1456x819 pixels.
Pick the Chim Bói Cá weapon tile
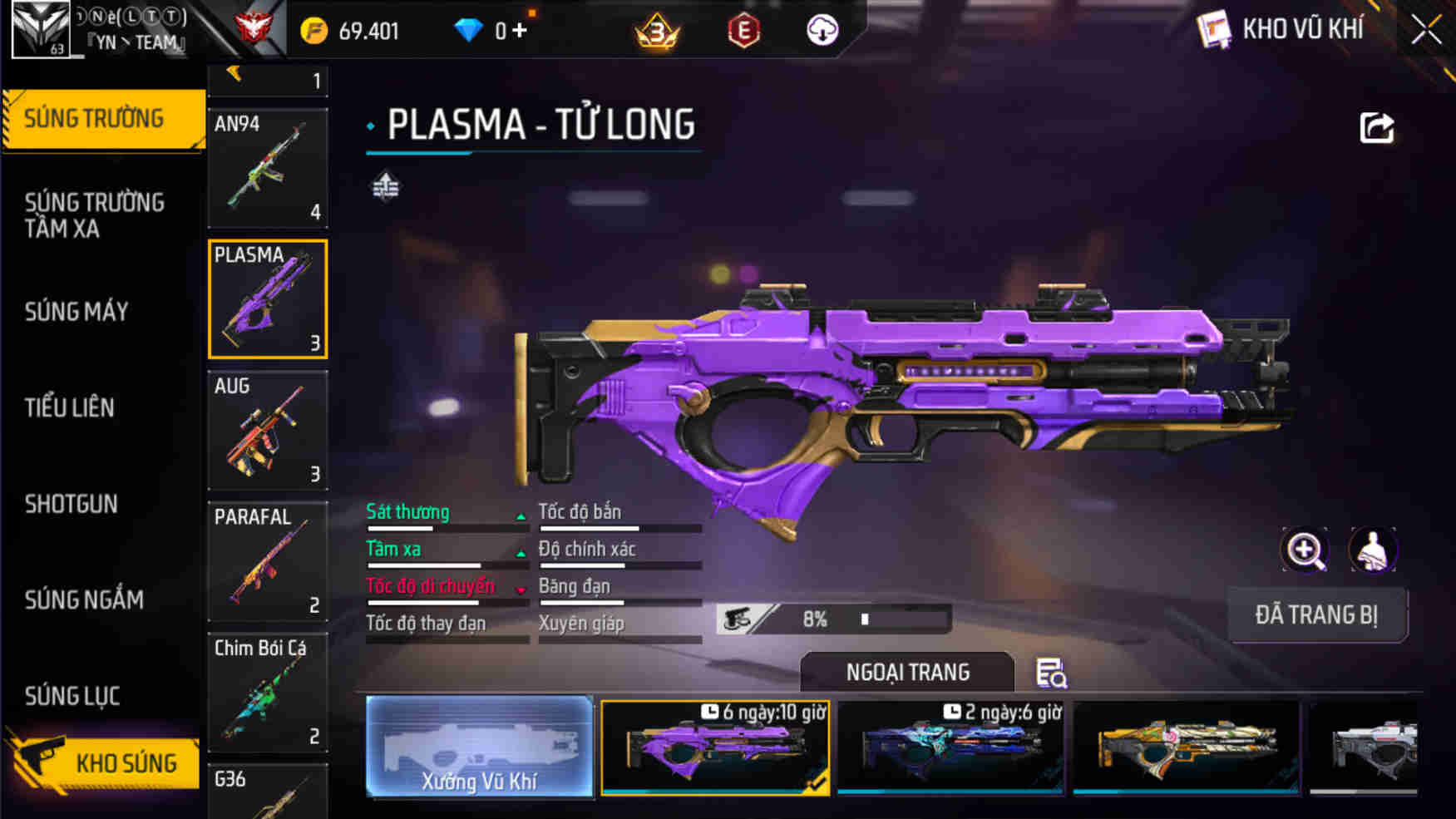point(268,692)
